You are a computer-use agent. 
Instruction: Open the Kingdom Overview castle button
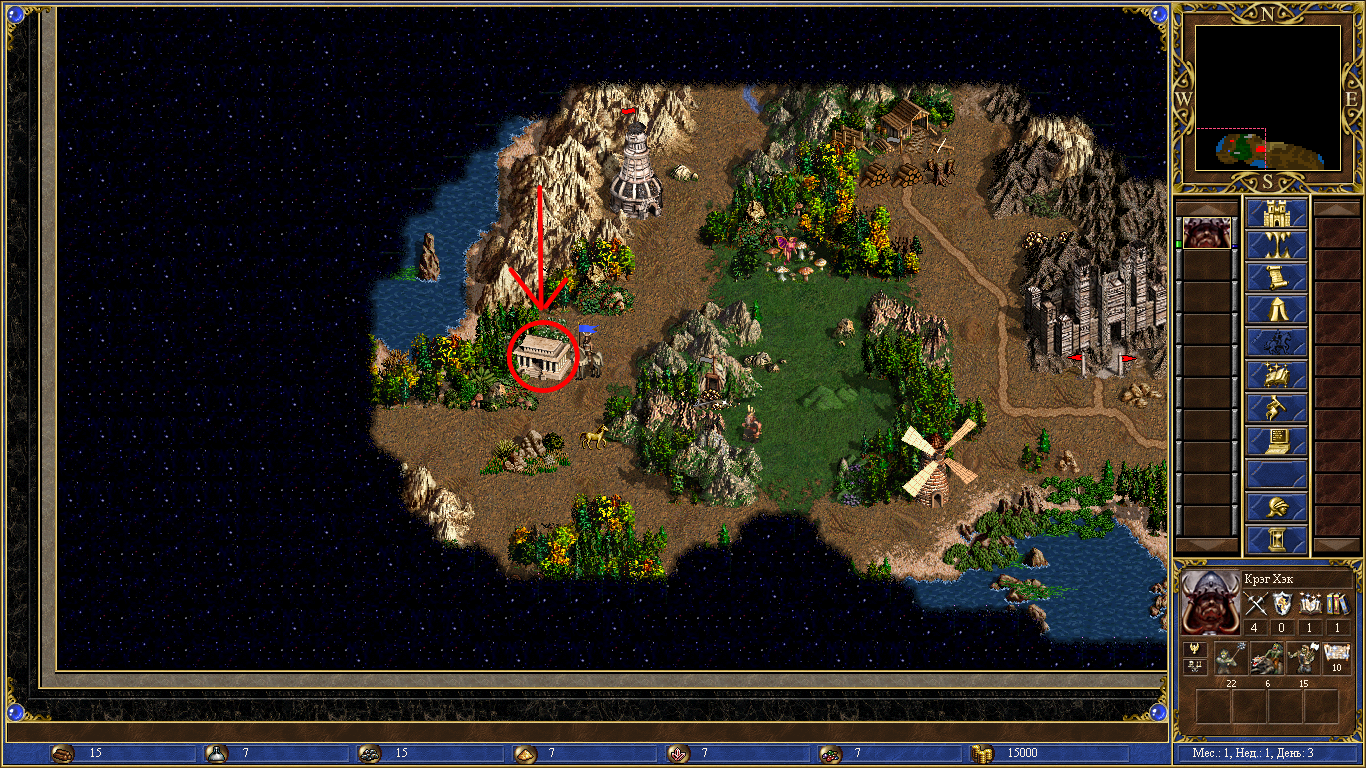(x=1276, y=213)
